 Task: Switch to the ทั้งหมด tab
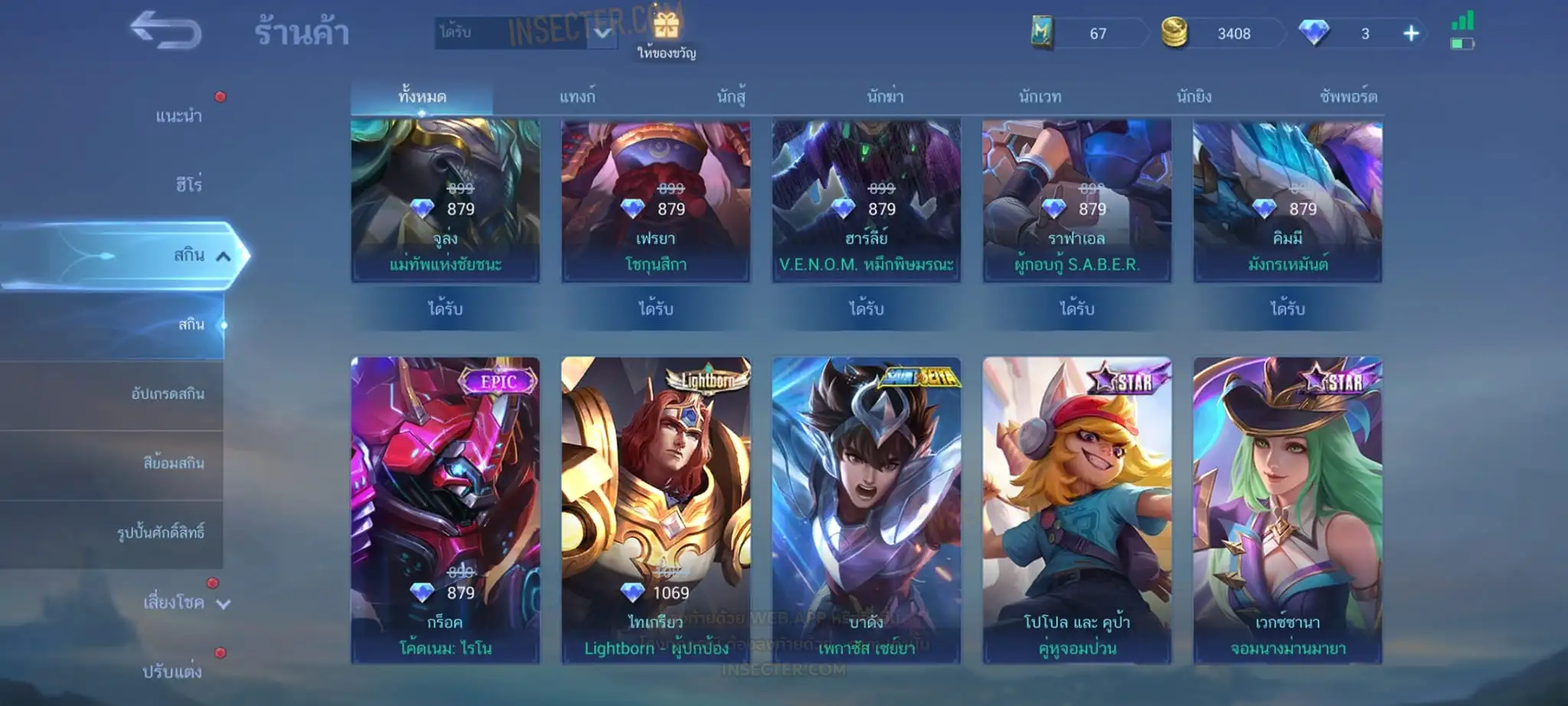422,97
